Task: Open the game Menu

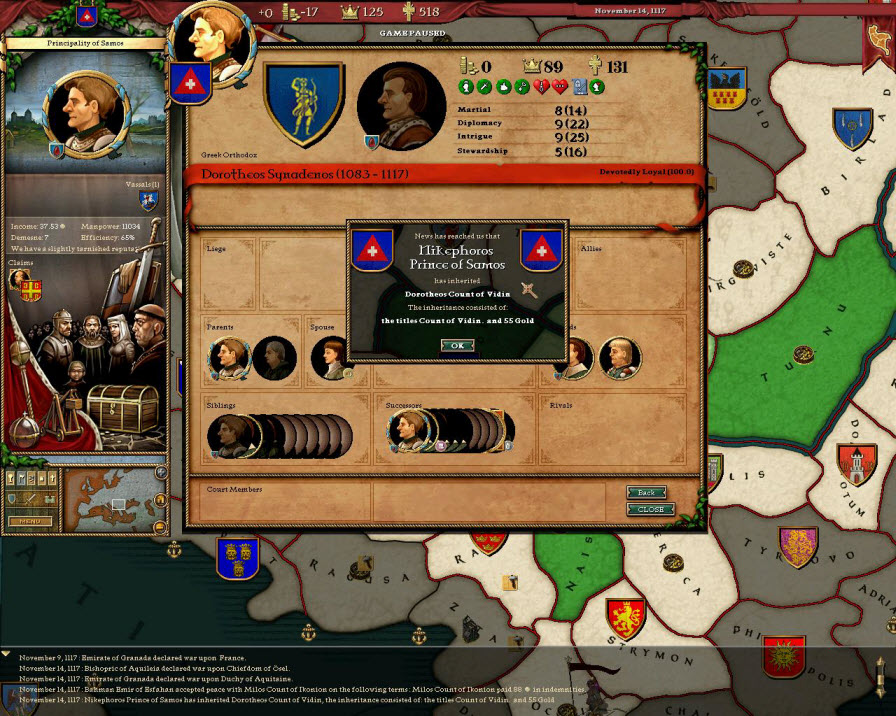Action: [31, 521]
